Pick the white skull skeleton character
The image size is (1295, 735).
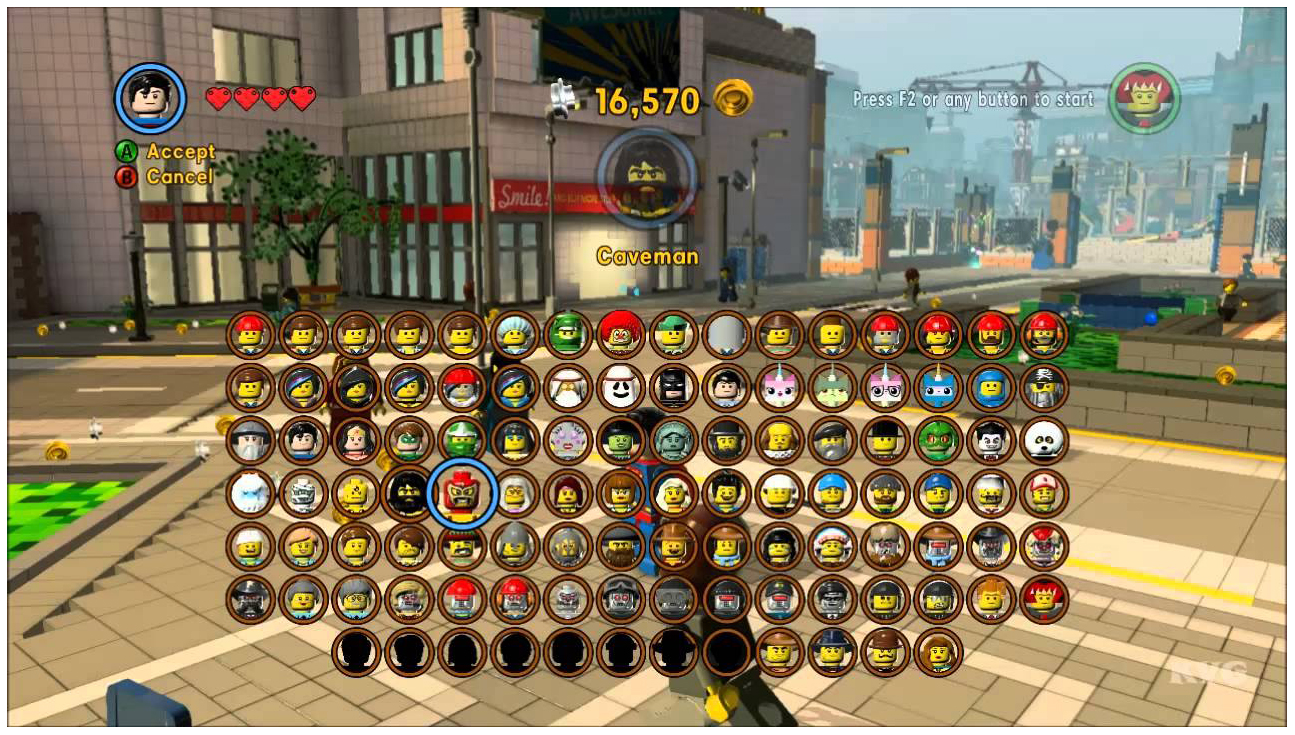[x=1044, y=440]
